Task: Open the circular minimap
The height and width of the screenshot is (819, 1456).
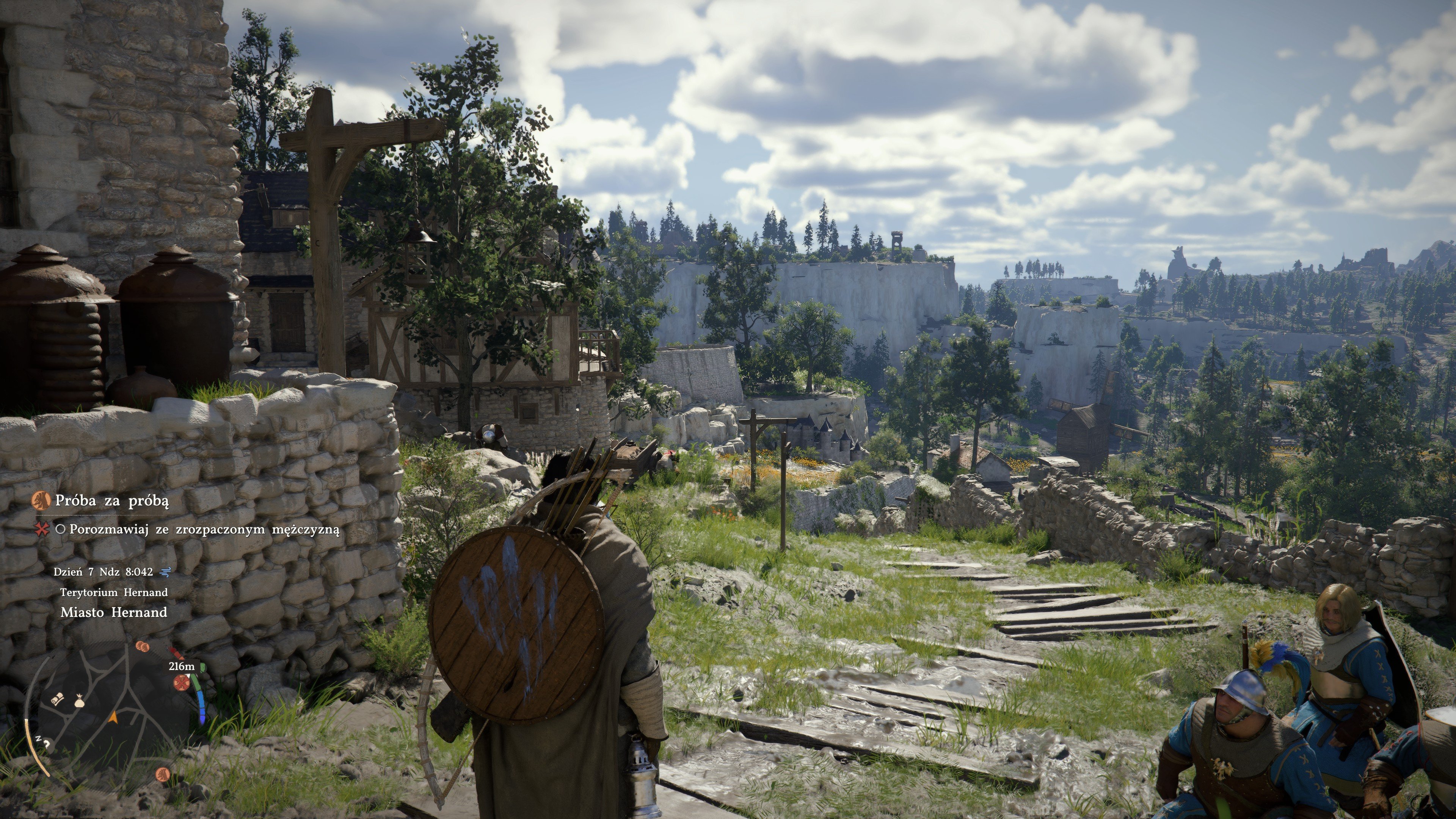Action: [113, 713]
